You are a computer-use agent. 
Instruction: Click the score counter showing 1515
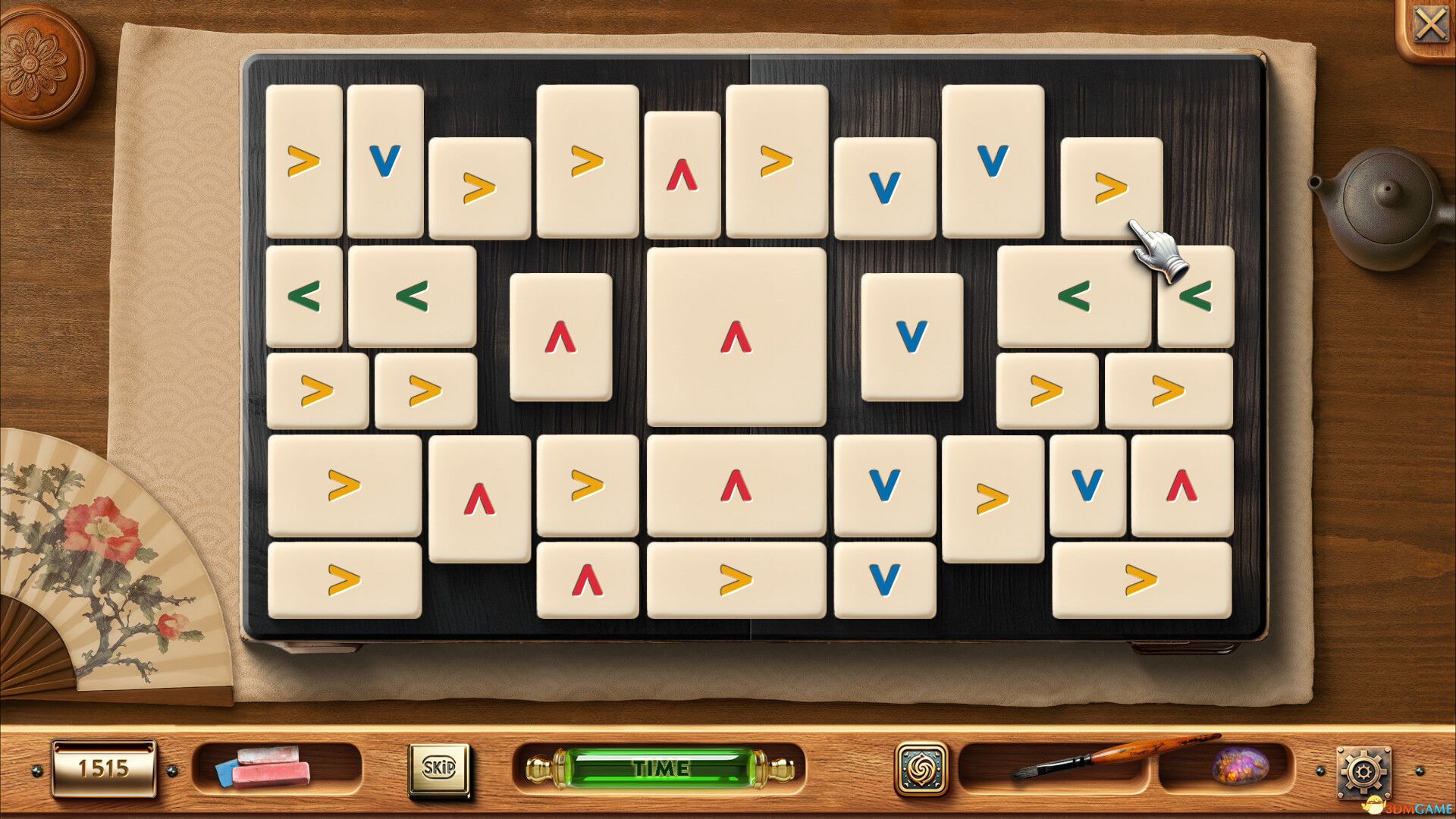(104, 768)
